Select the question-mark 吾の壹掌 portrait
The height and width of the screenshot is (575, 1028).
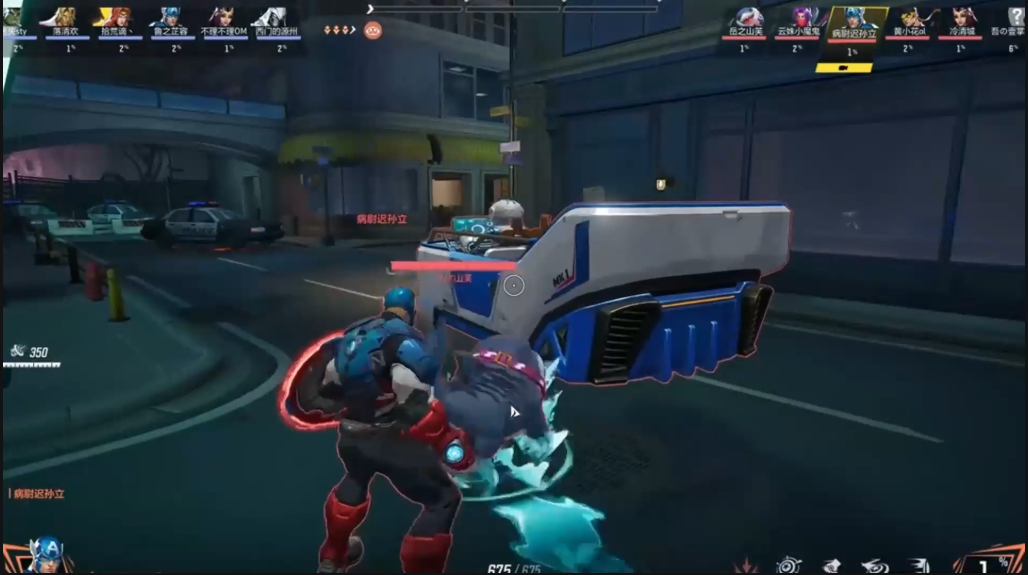click(1015, 17)
